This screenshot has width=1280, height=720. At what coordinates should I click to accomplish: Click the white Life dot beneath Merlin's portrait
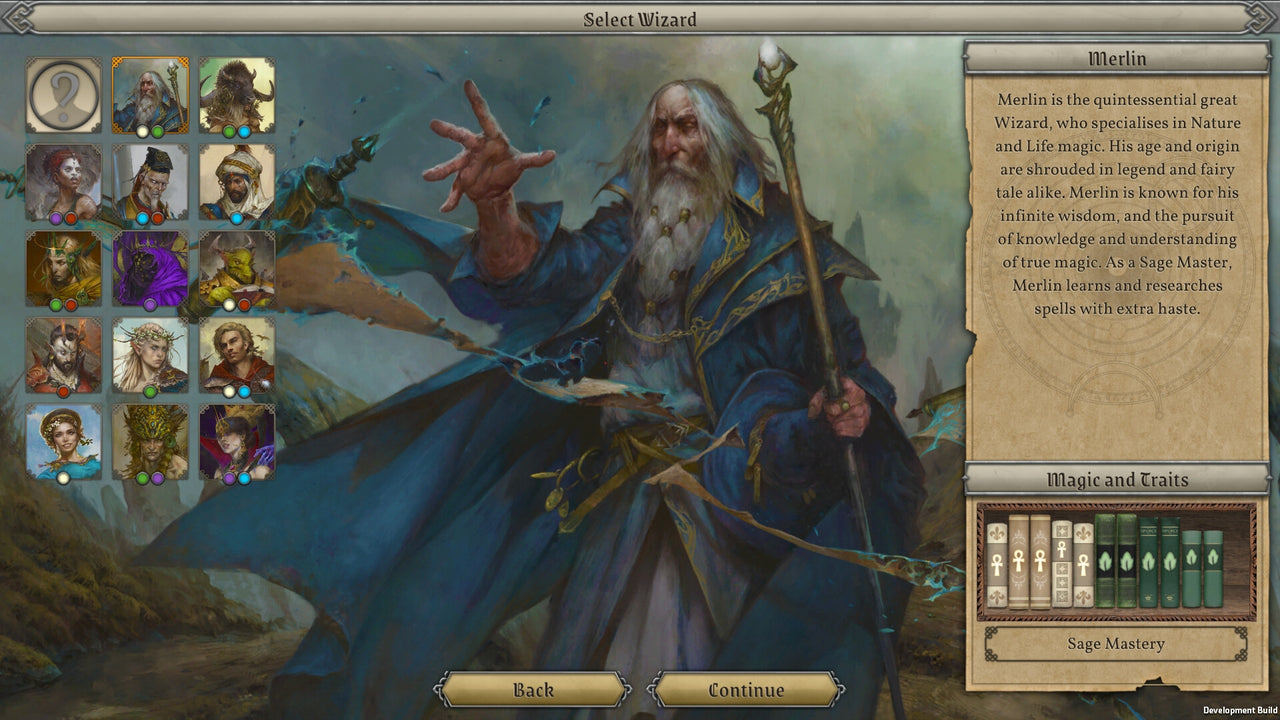coord(142,132)
